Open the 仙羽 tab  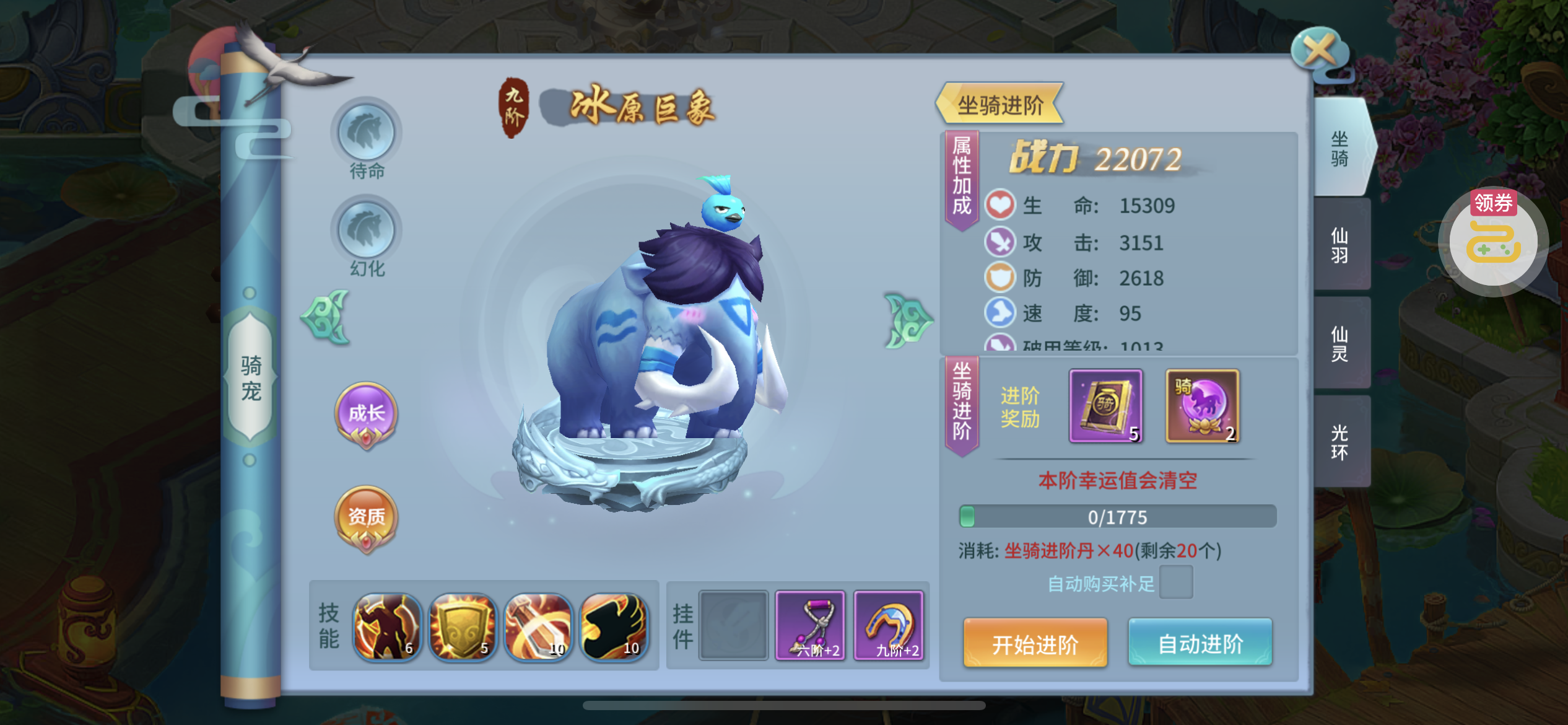(1341, 245)
